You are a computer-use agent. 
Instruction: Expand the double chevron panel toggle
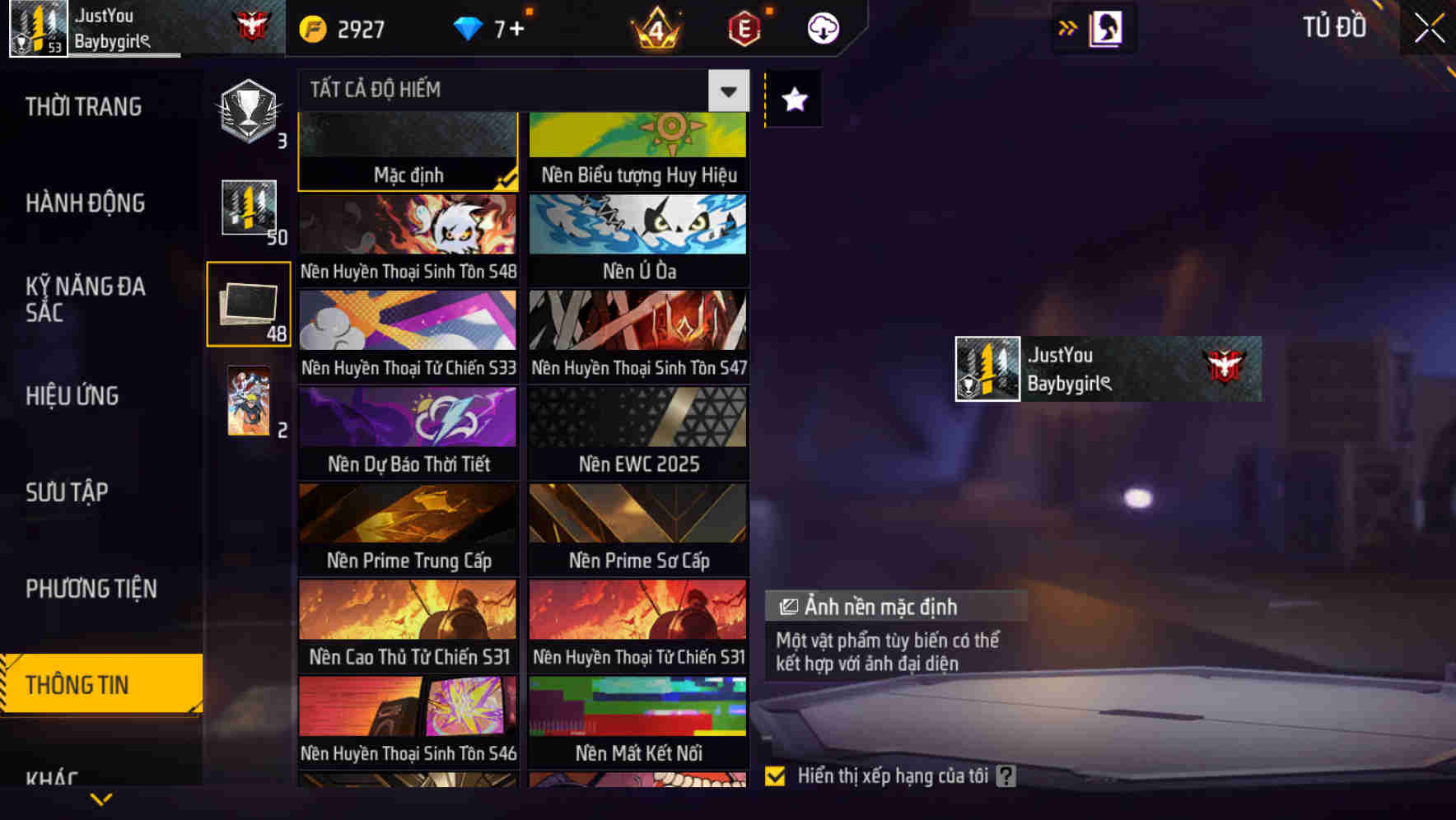(x=1067, y=27)
